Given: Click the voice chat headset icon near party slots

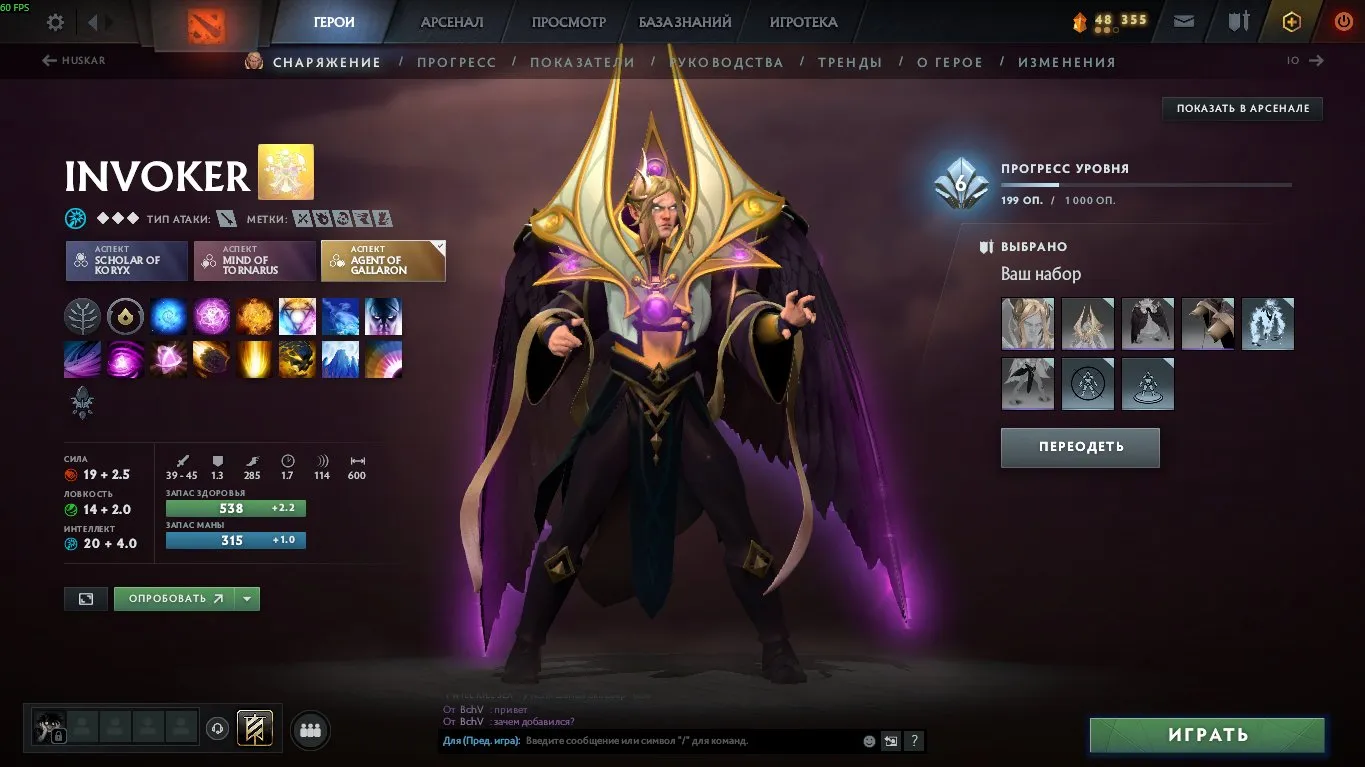Looking at the screenshot, I should 217,730.
